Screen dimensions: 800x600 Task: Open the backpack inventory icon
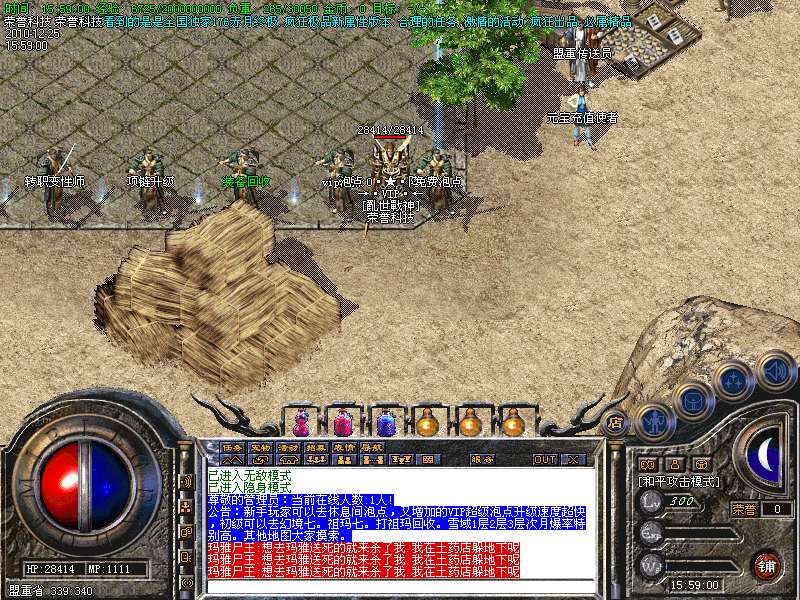click(x=692, y=401)
